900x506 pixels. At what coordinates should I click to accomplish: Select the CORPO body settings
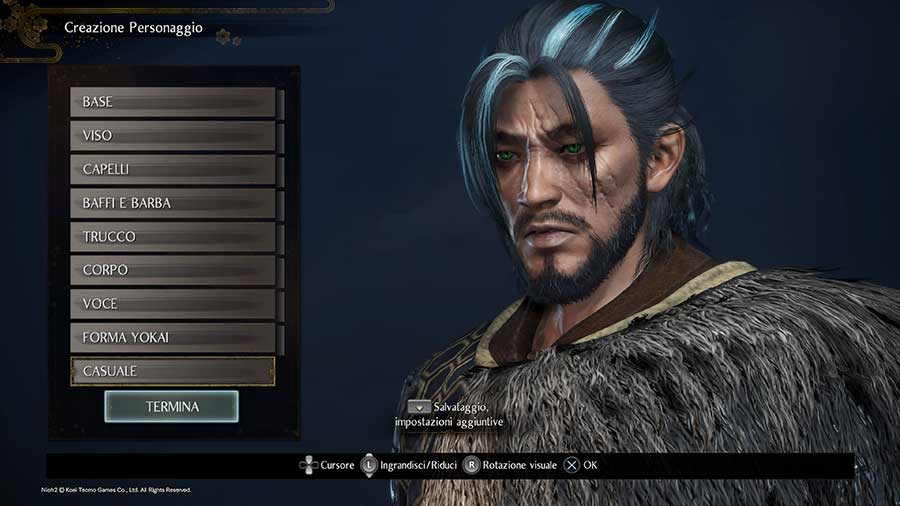tap(172, 270)
